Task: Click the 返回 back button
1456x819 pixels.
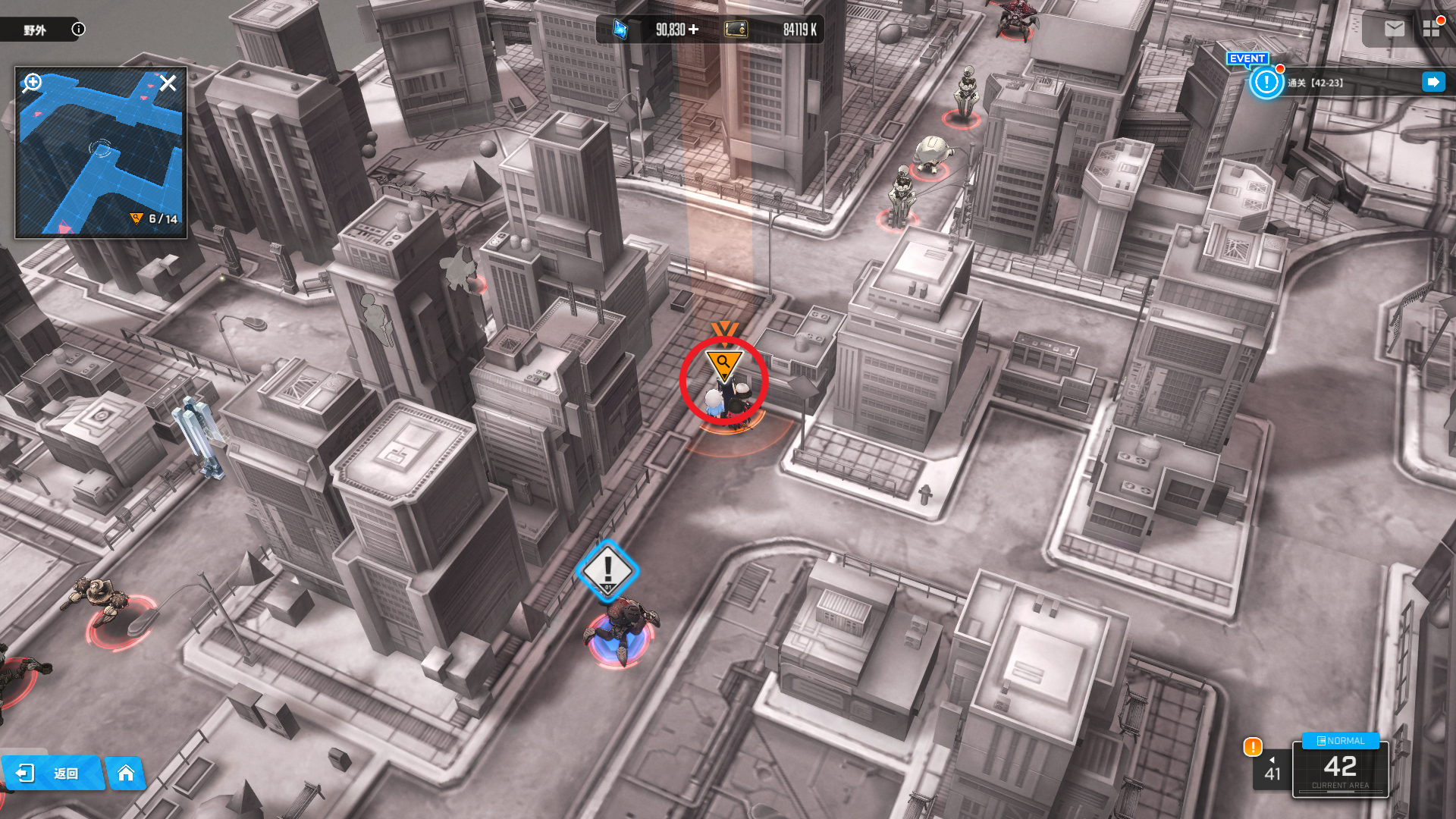Action: (52, 773)
